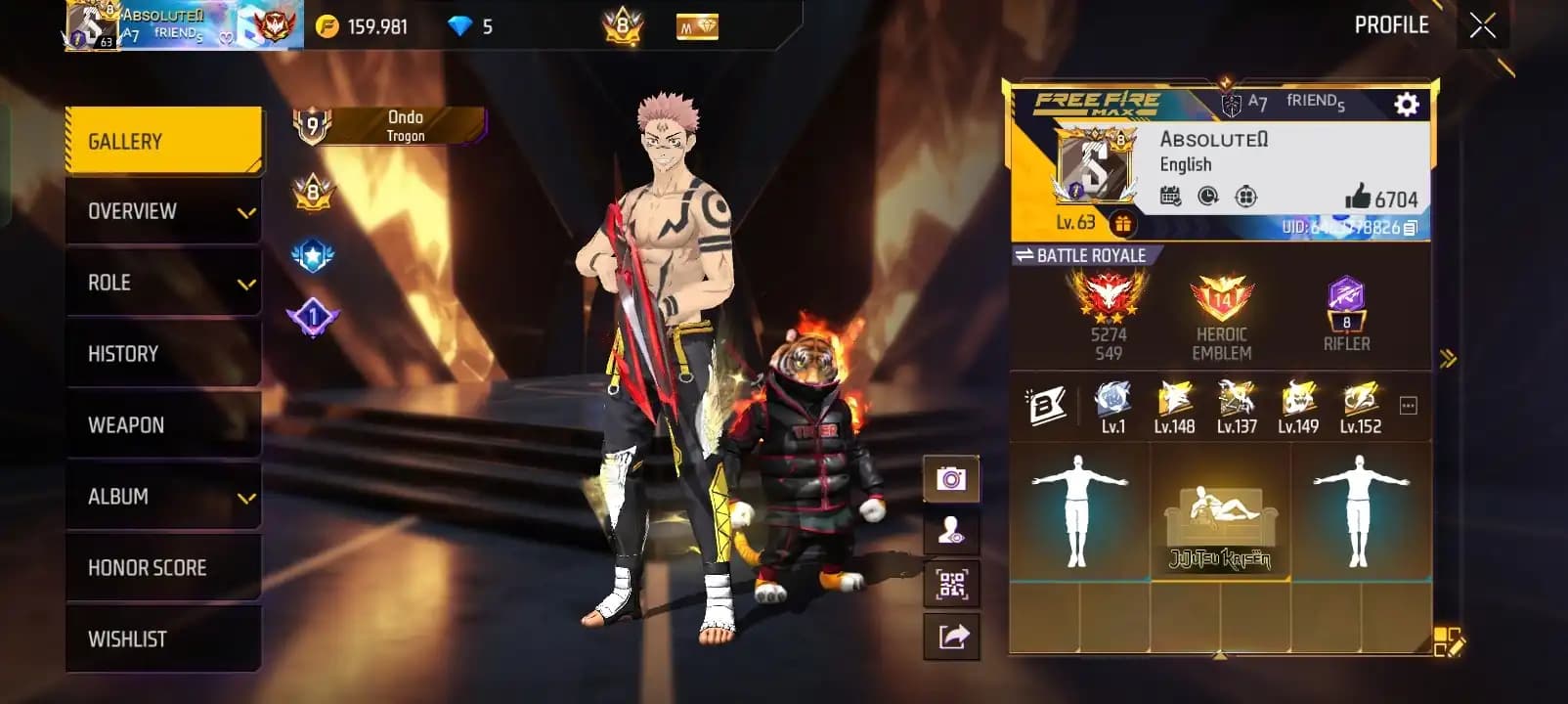Expand the ROLE section
1568x704 pixels.
click(x=162, y=283)
